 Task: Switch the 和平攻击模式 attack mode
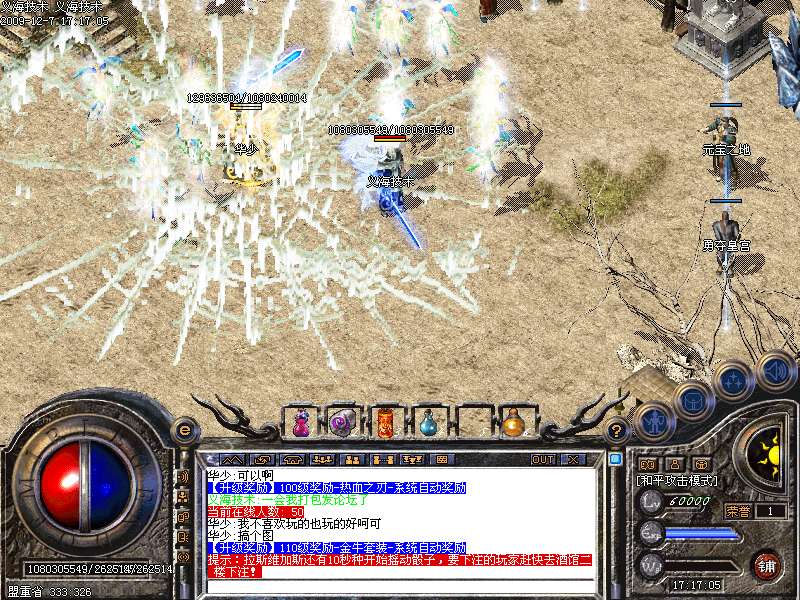675,480
